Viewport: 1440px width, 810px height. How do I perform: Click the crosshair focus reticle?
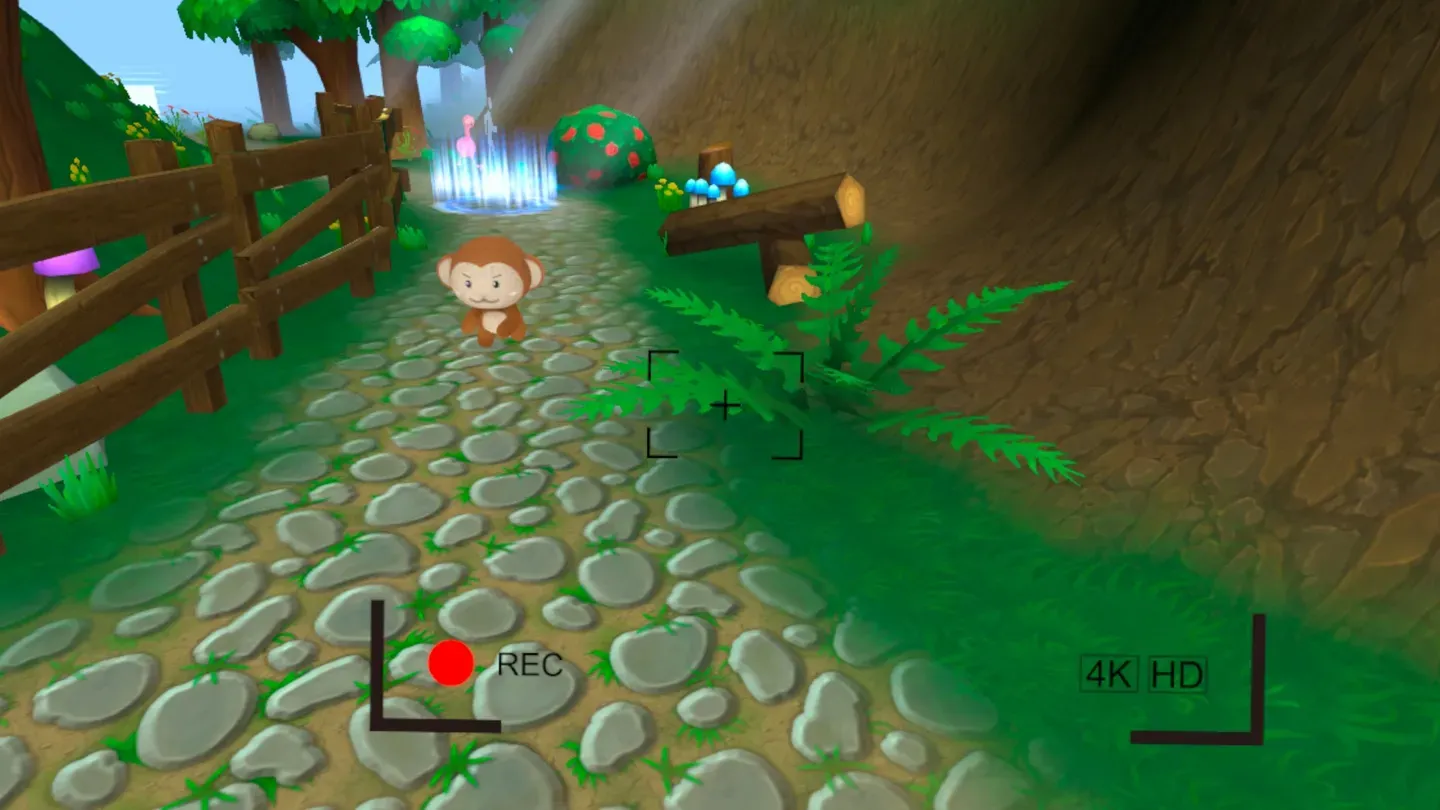(x=726, y=404)
